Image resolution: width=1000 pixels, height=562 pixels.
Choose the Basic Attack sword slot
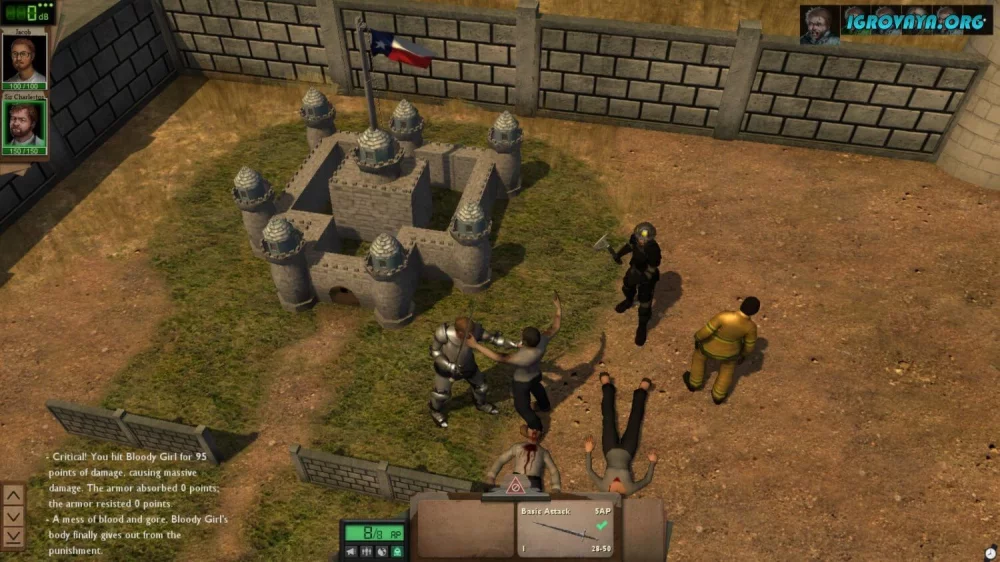pos(566,530)
